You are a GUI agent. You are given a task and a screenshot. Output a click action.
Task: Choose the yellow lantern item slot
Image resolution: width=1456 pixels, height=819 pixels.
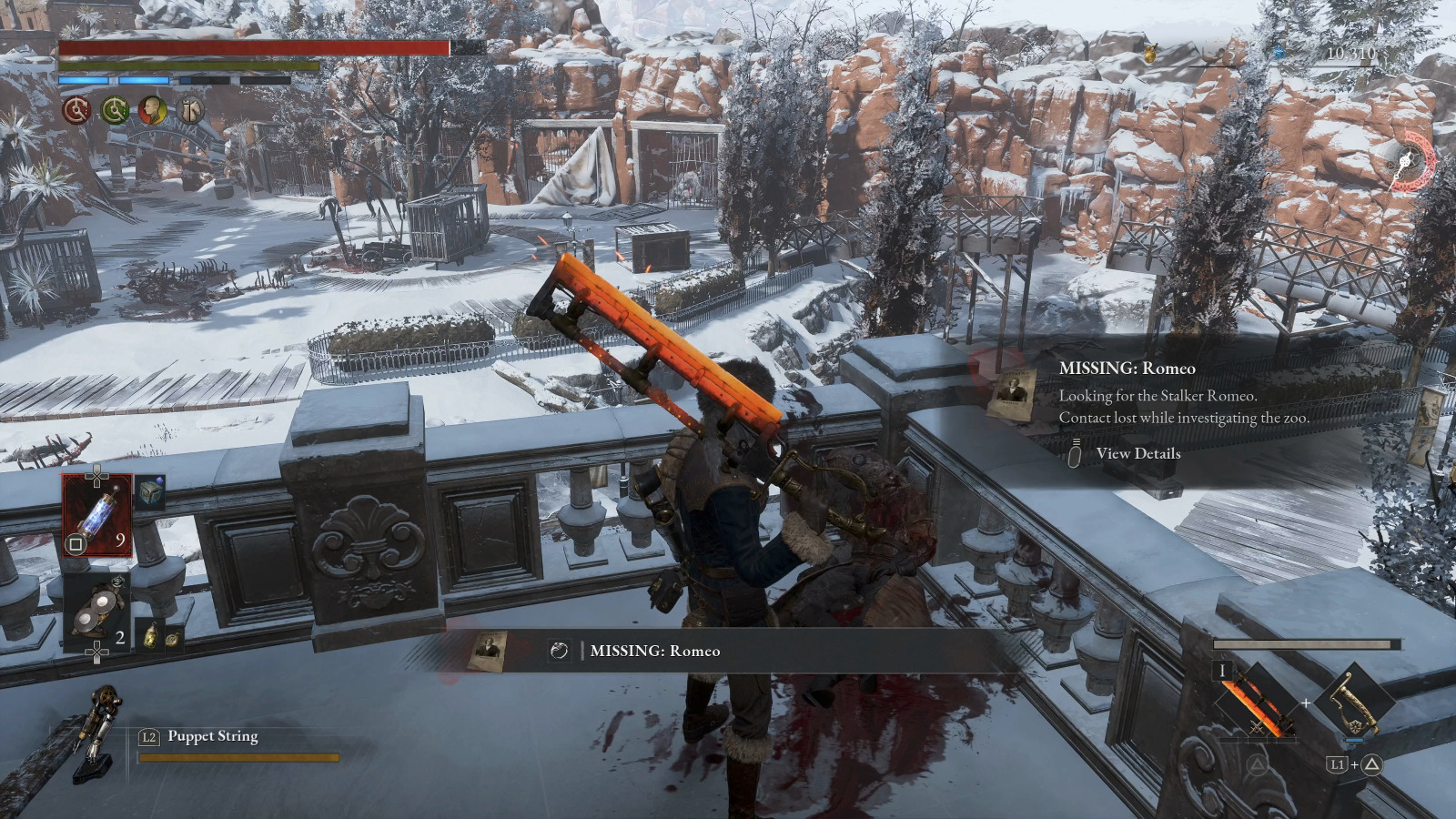click(150, 634)
